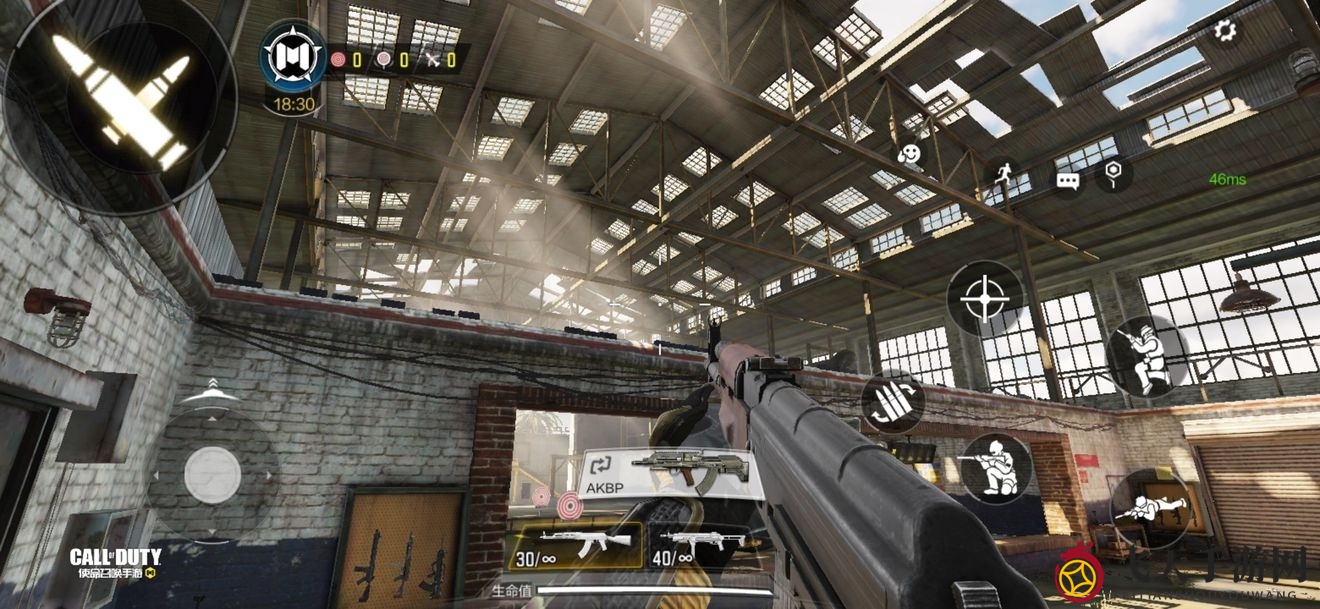Switch to the 40/∞ weapon slot
This screenshot has height=609, width=1320.
click(699, 546)
